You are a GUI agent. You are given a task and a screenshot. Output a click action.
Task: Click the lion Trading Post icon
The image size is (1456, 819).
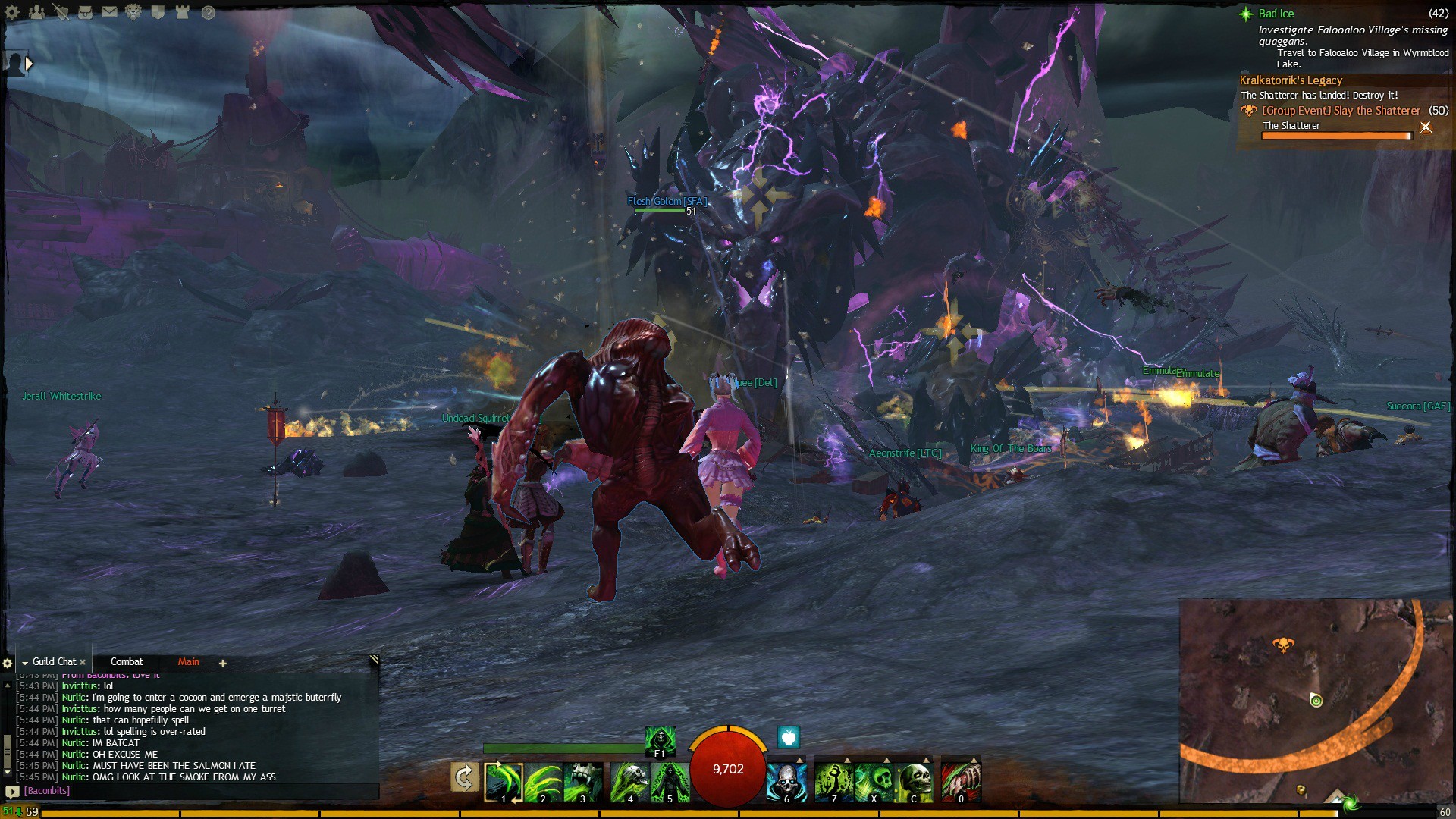[x=133, y=12]
